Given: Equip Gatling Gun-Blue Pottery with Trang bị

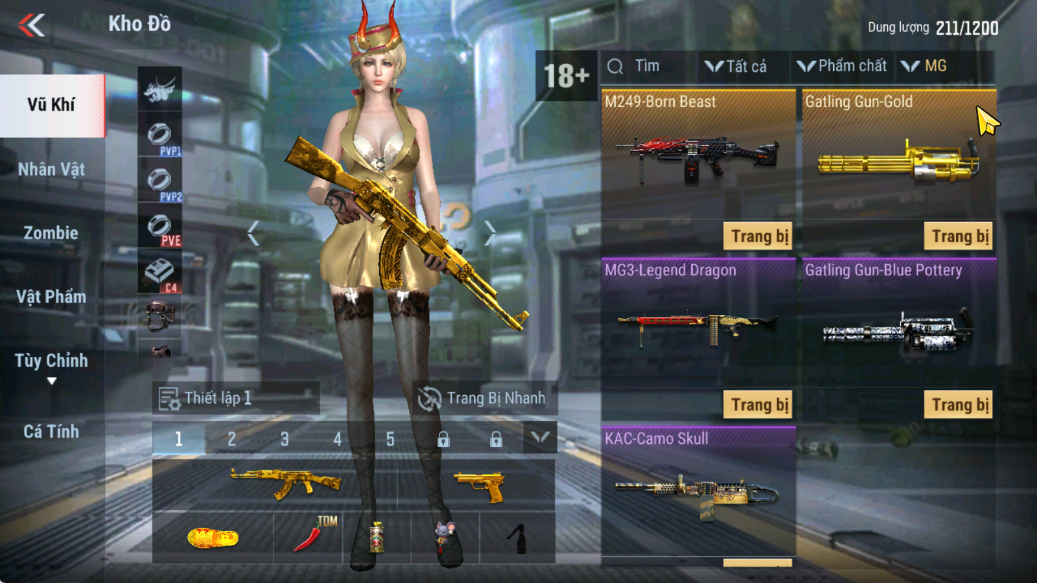Looking at the screenshot, I should click(959, 404).
